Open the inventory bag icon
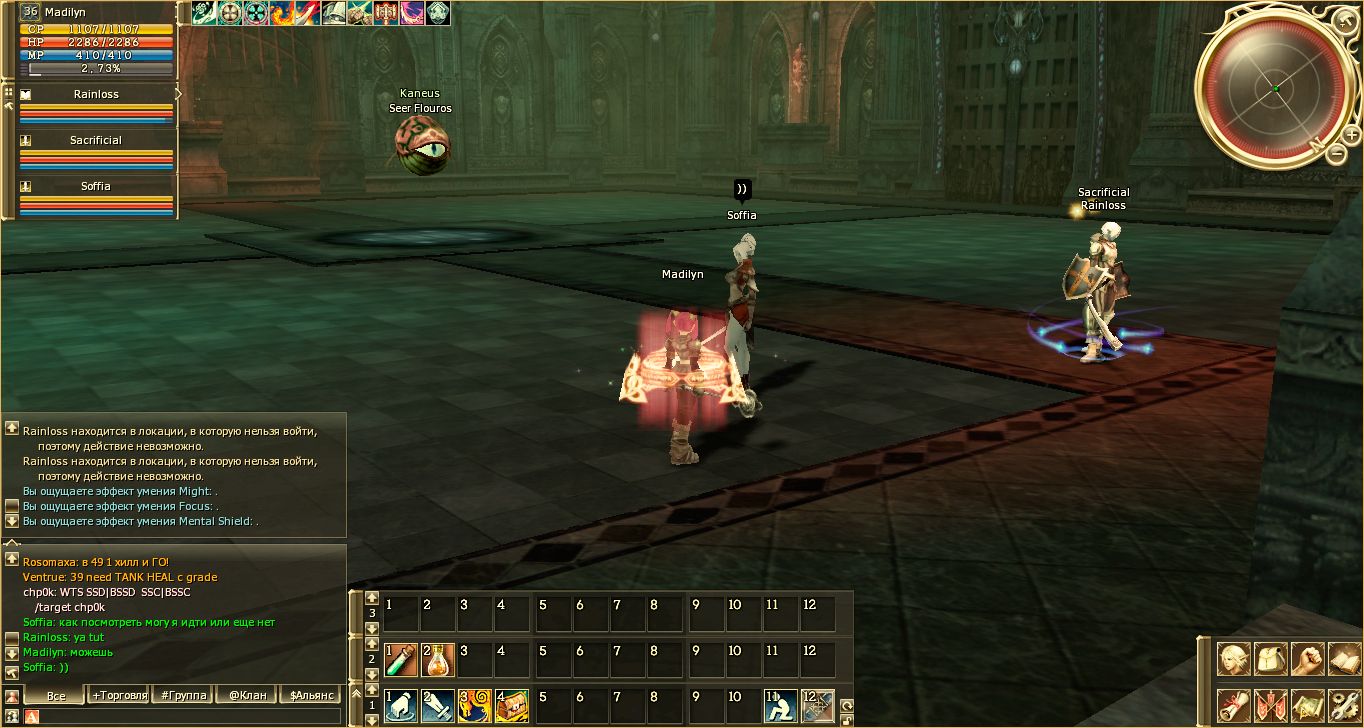 tap(1270, 659)
